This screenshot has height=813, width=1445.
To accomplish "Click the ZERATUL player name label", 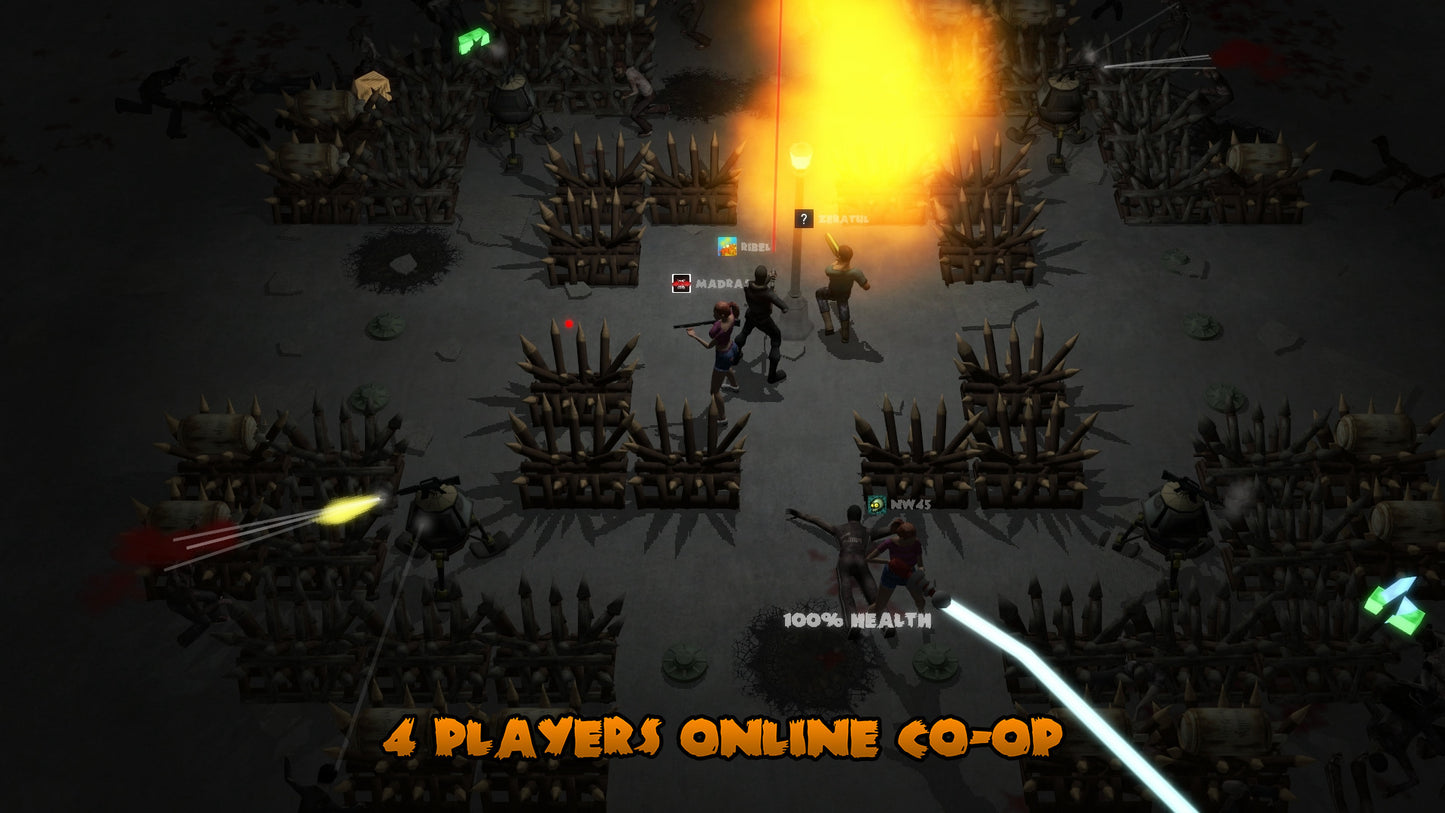I will point(845,217).
